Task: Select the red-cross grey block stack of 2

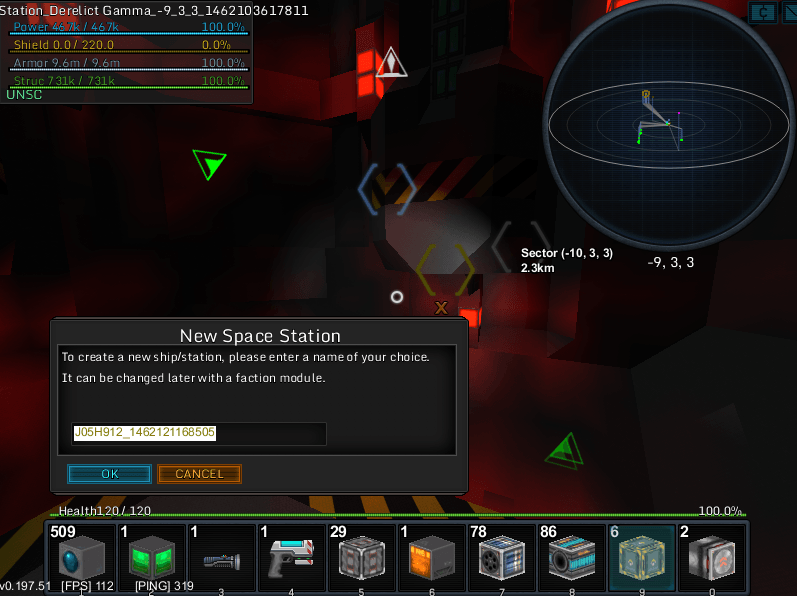Action: pyautogui.click(x=711, y=558)
